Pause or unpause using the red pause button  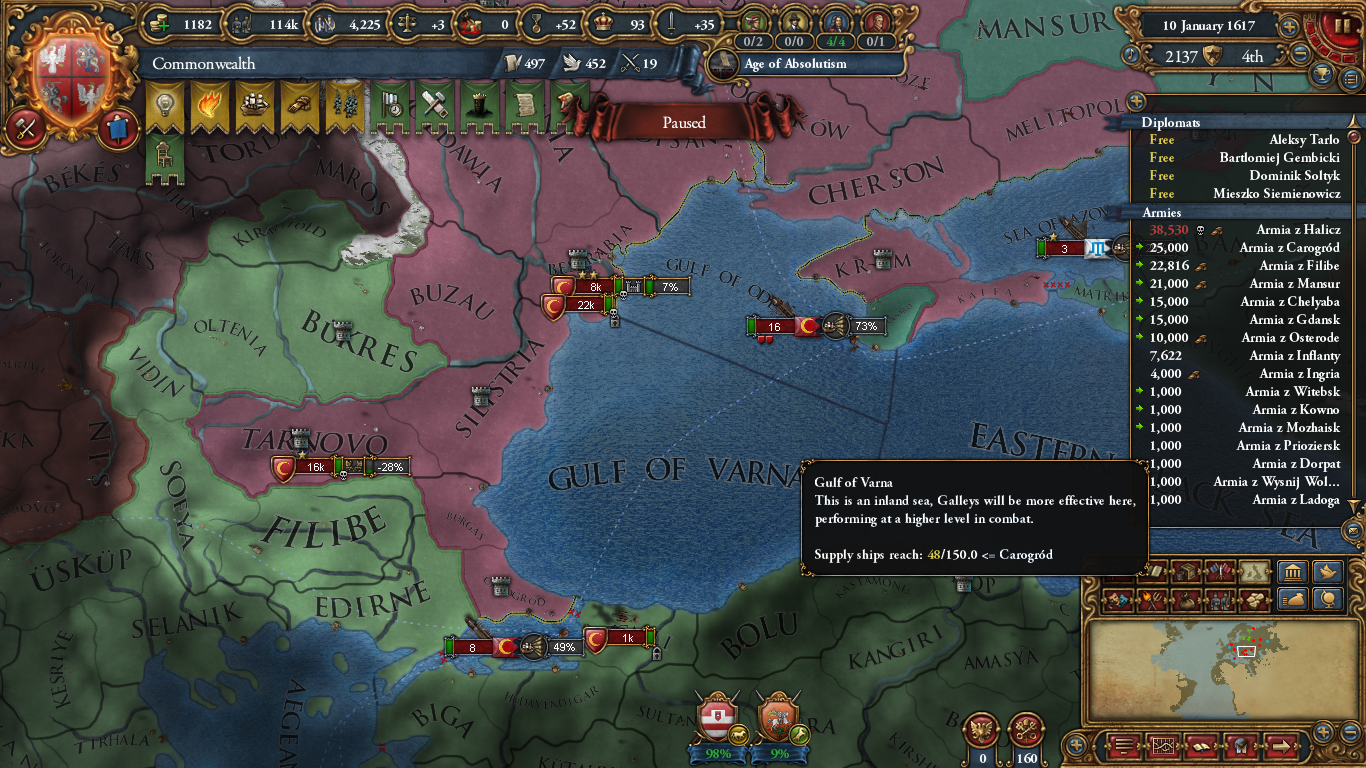[1343, 25]
